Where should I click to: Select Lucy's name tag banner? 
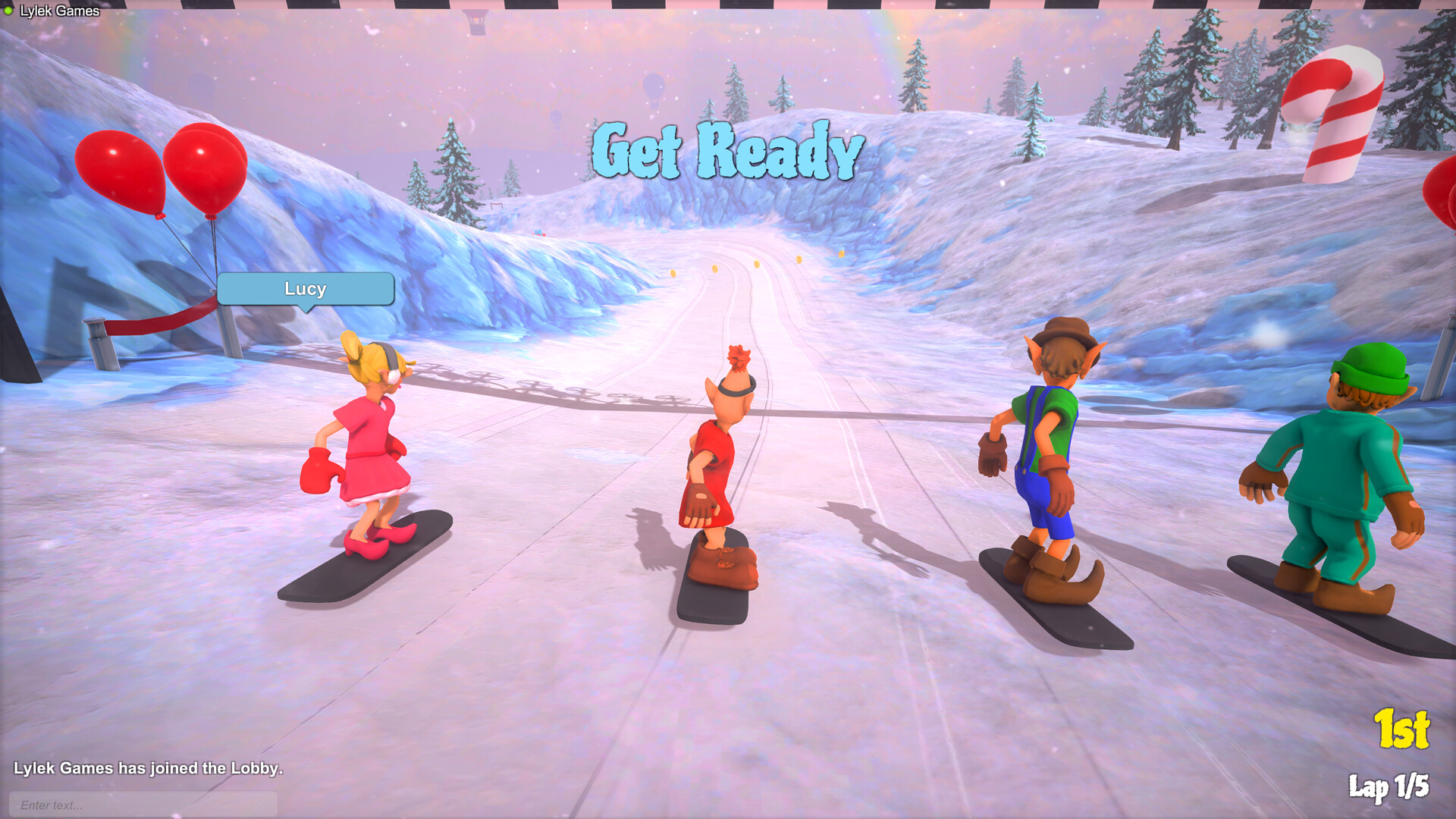coord(305,289)
